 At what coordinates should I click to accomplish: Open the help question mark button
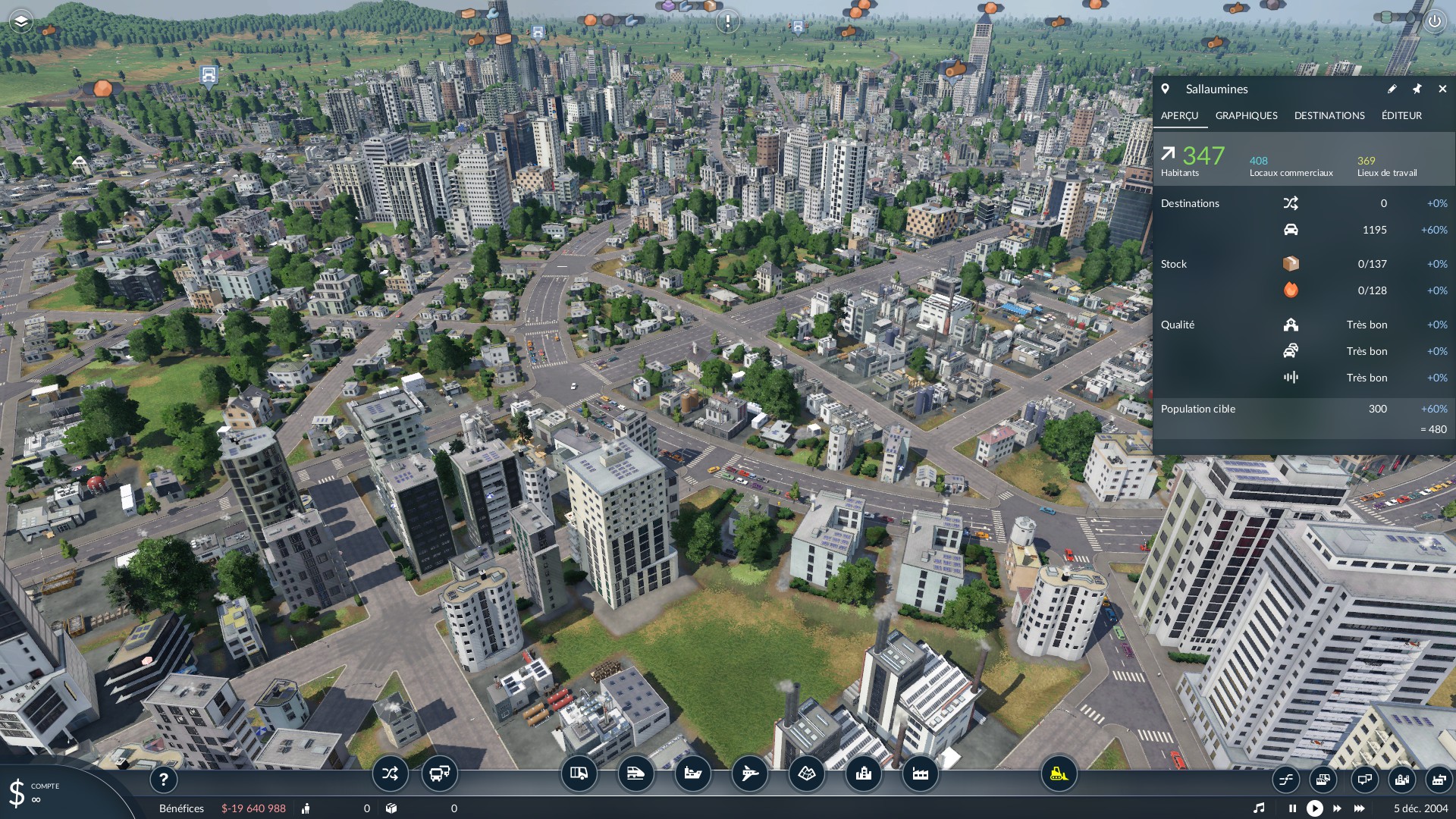[163, 779]
